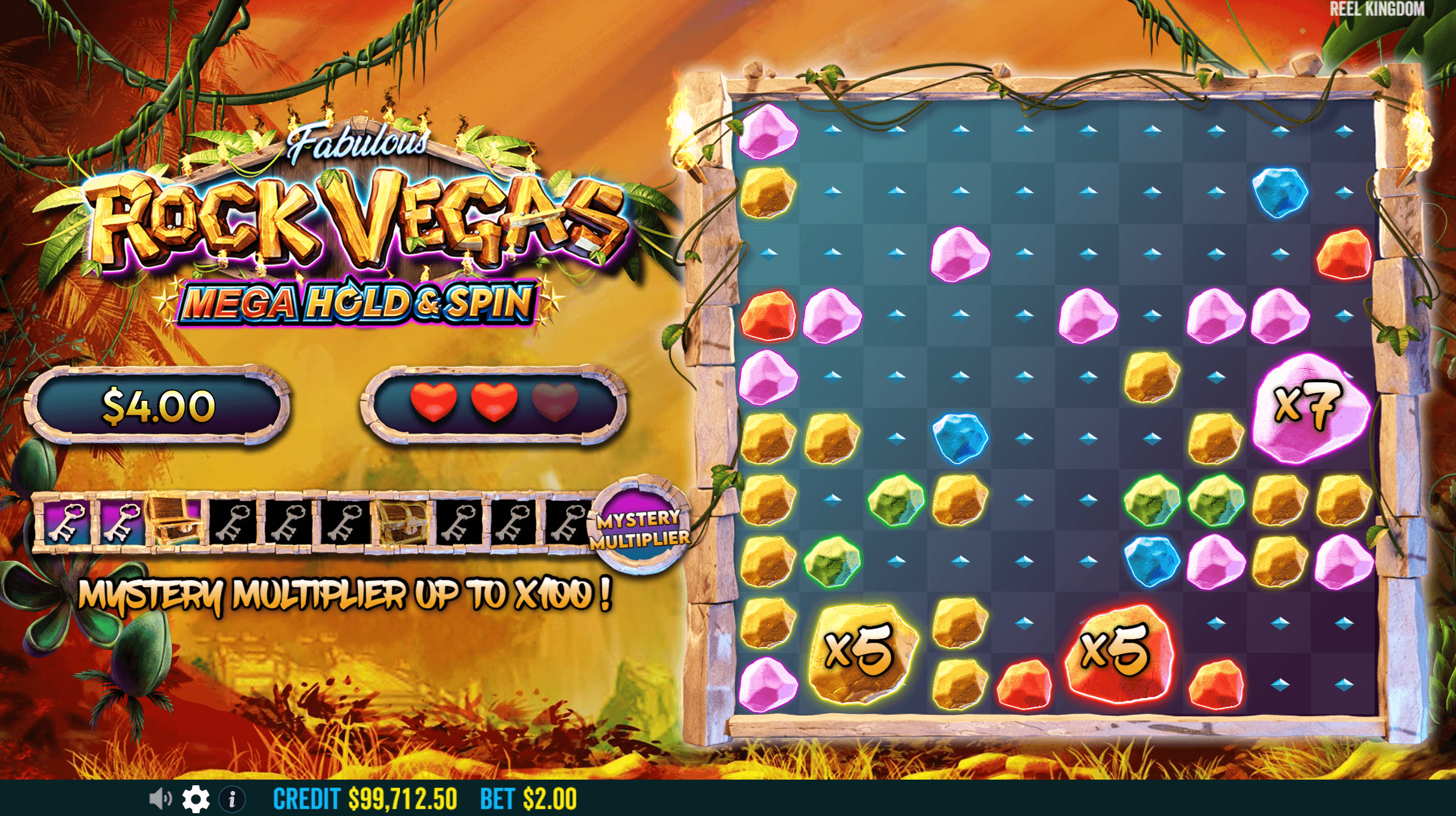Show the game info page
The height and width of the screenshot is (816, 1456).
pos(232,799)
